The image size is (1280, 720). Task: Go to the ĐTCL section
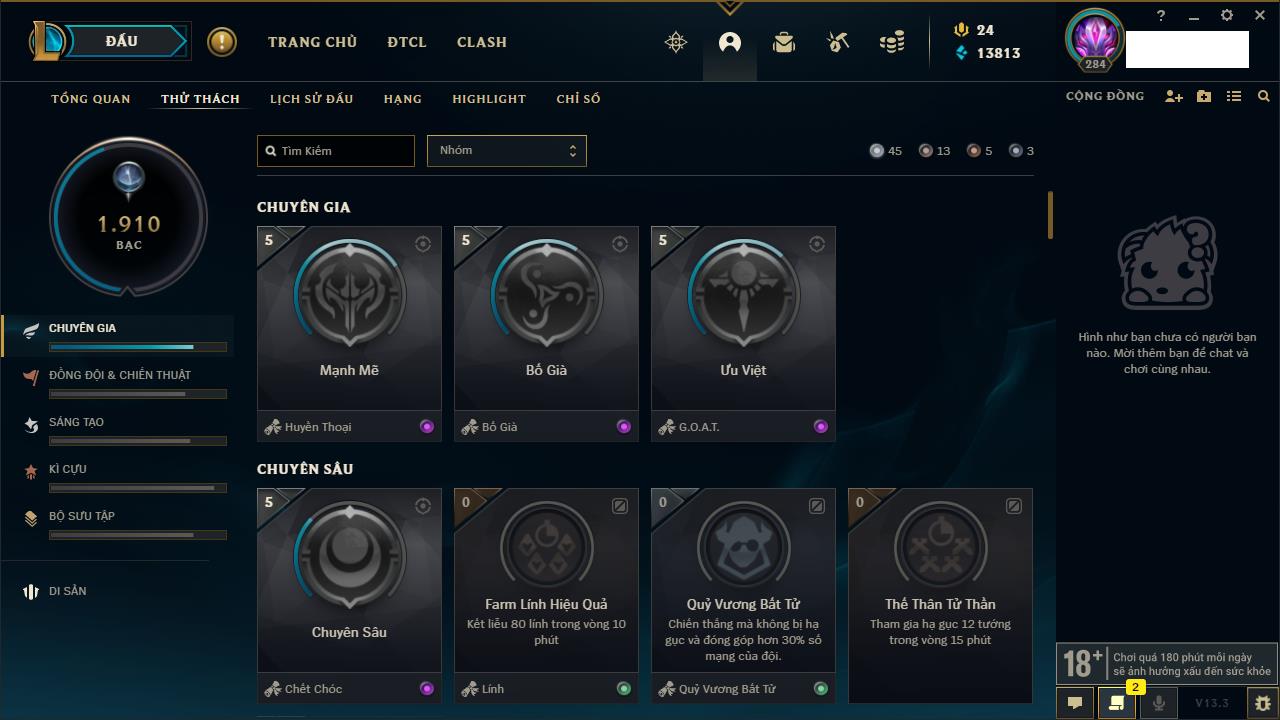click(x=407, y=42)
